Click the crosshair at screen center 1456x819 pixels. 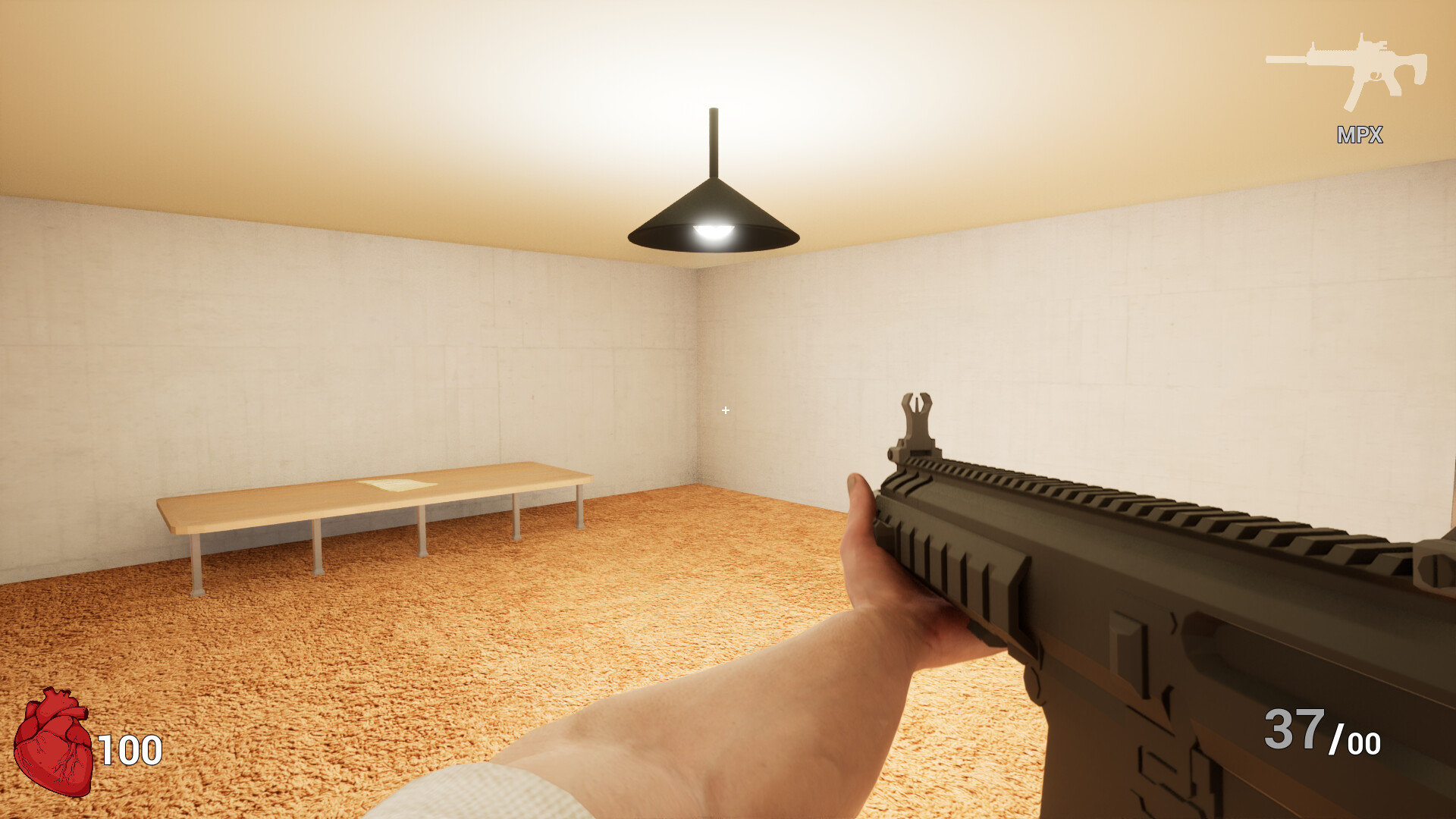725,410
